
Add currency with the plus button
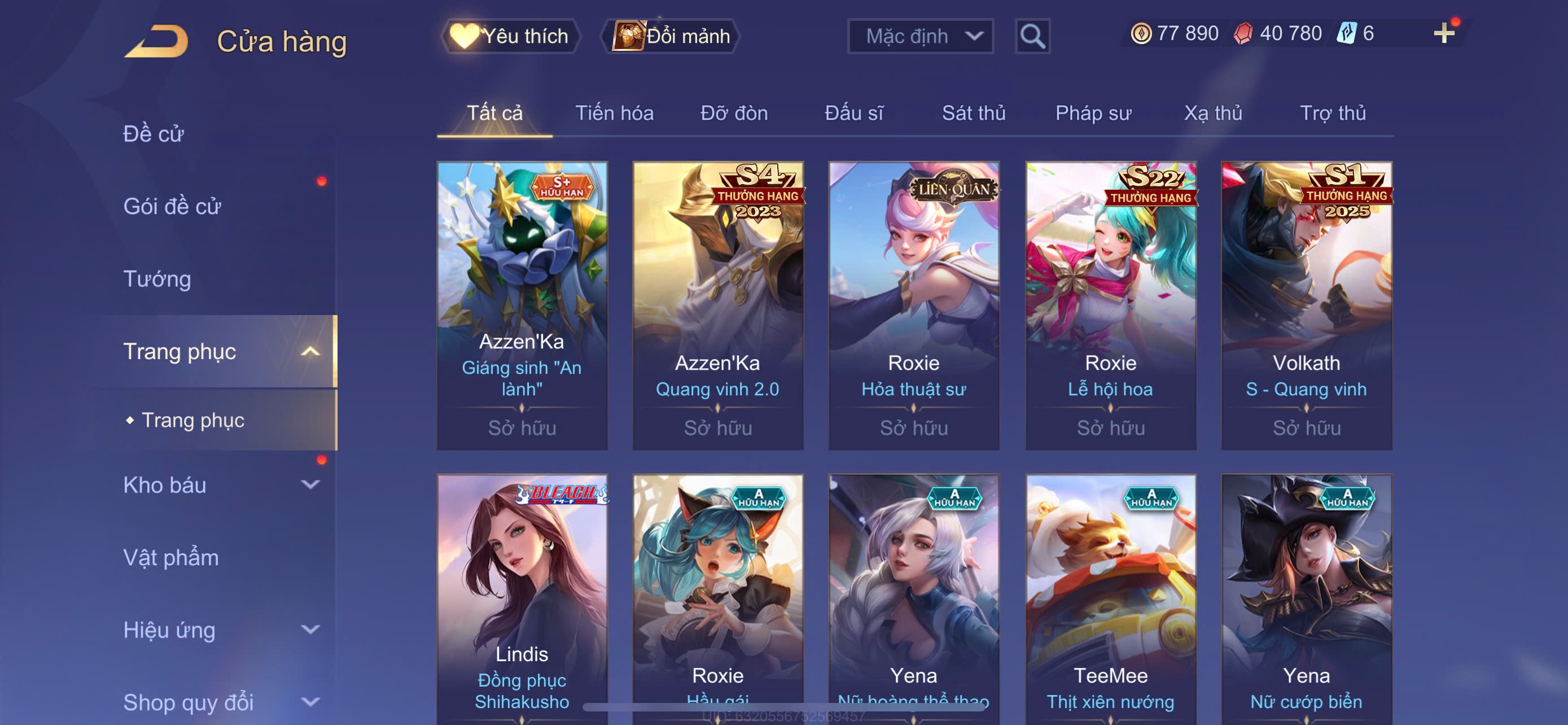click(1443, 33)
